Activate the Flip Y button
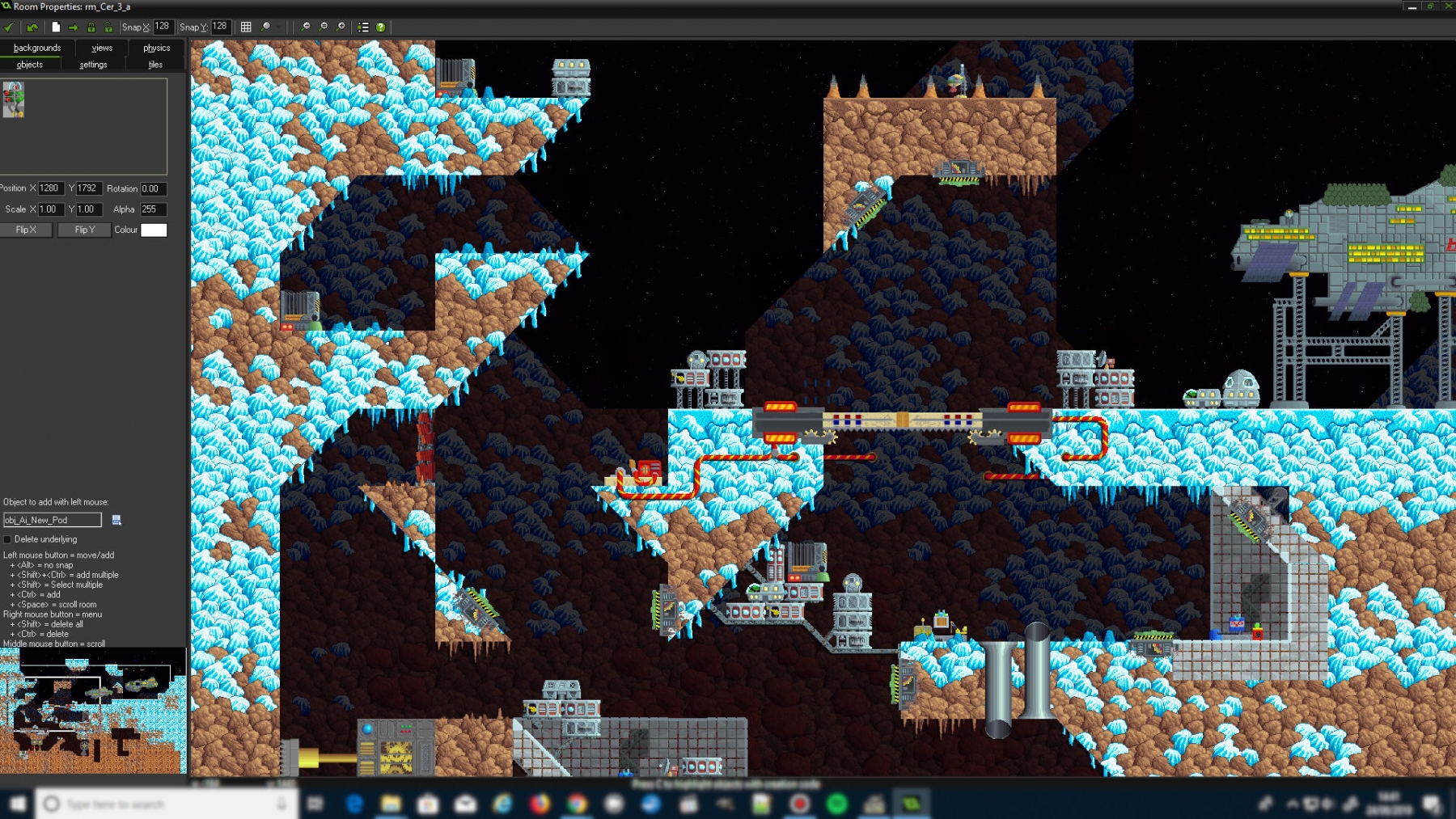 tap(84, 230)
